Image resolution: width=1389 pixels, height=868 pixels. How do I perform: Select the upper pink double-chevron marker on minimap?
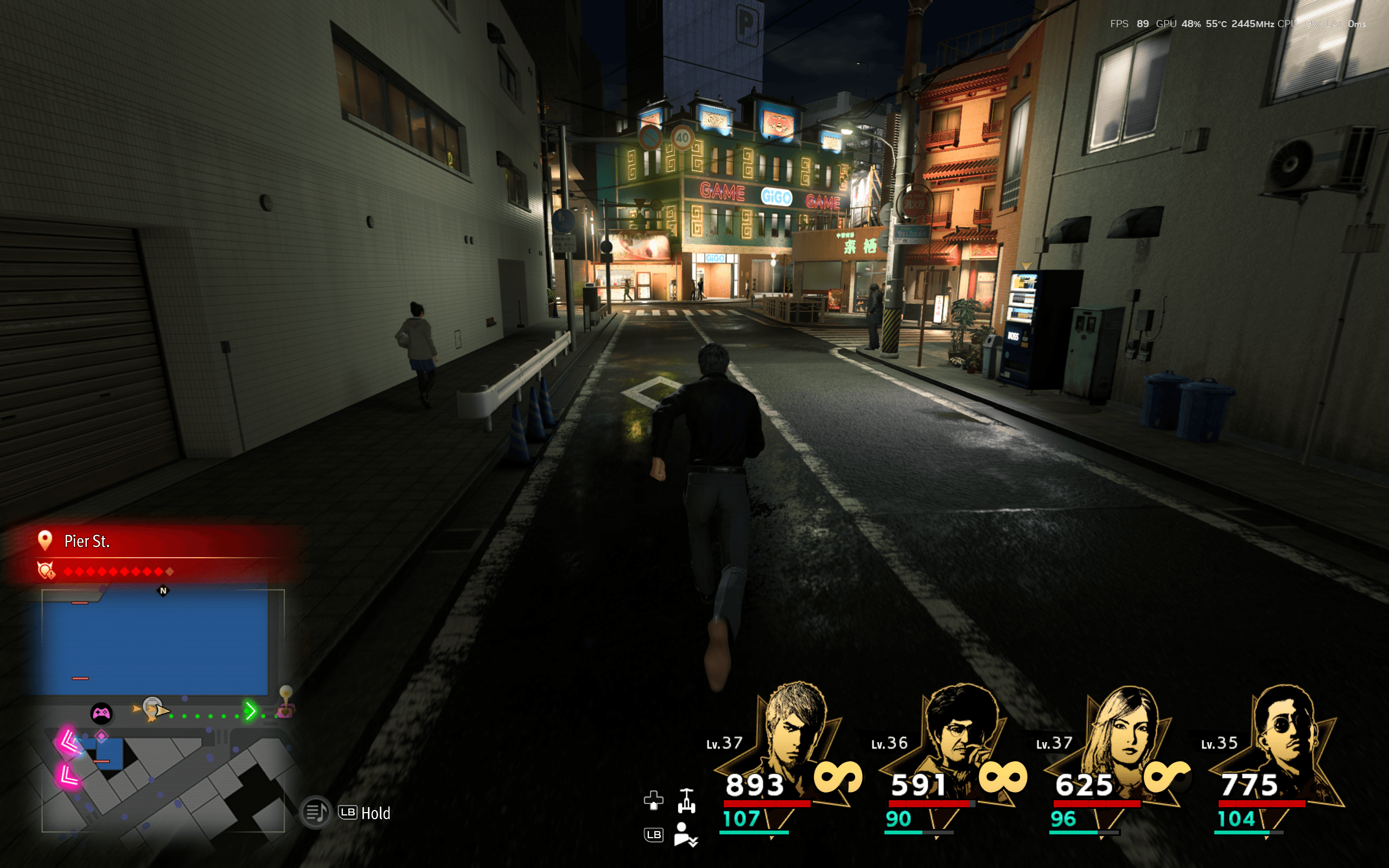[68, 741]
